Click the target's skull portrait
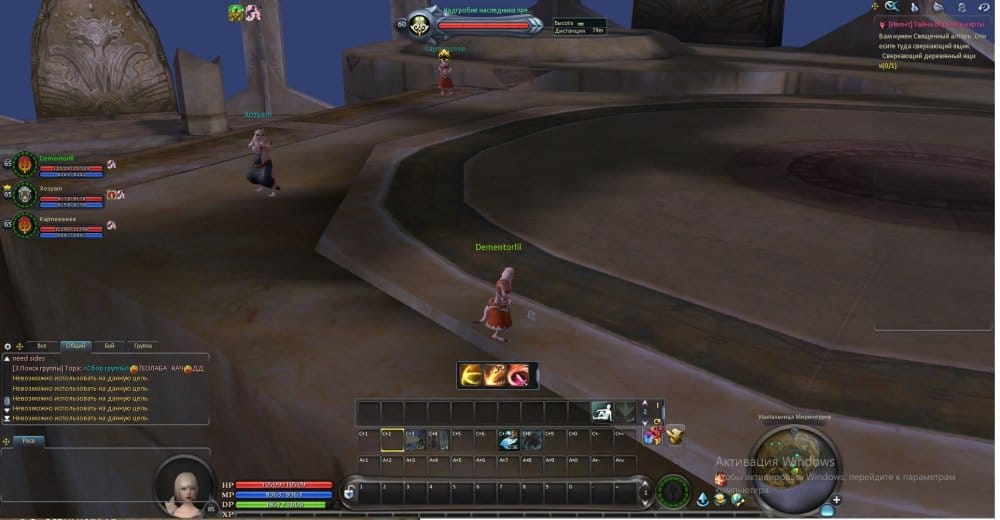The height and width of the screenshot is (520, 1000). (420, 25)
